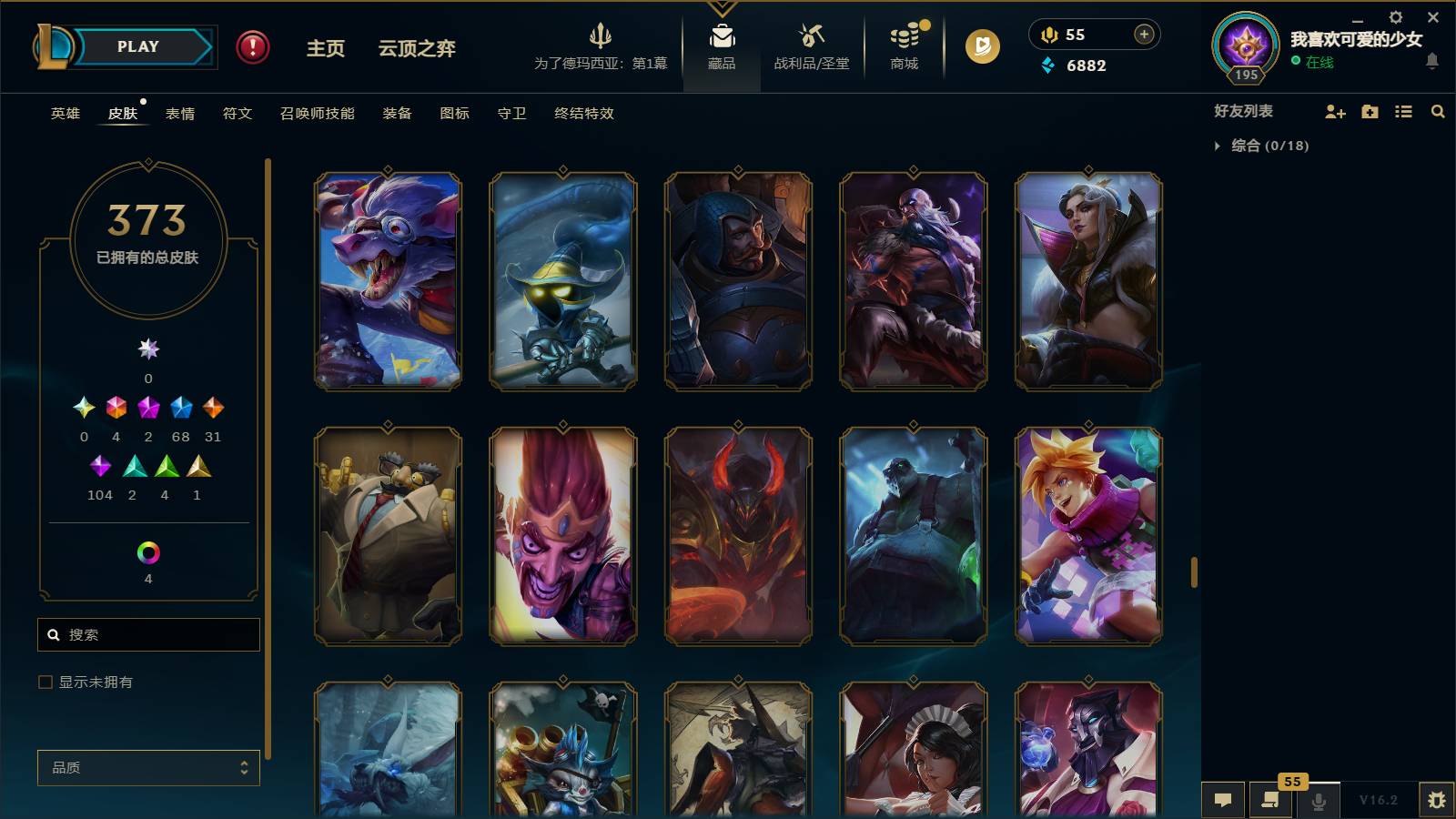
Task: Click the microphone icon in bottom bar
Action: [x=1318, y=800]
